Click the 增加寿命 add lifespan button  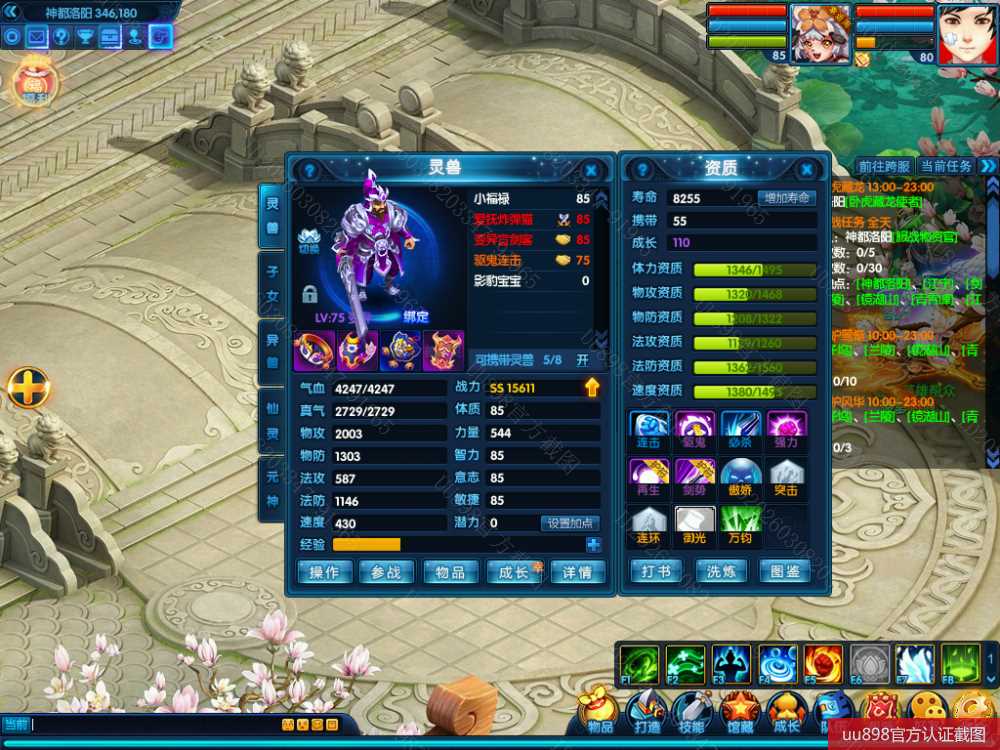click(x=787, y=198)
